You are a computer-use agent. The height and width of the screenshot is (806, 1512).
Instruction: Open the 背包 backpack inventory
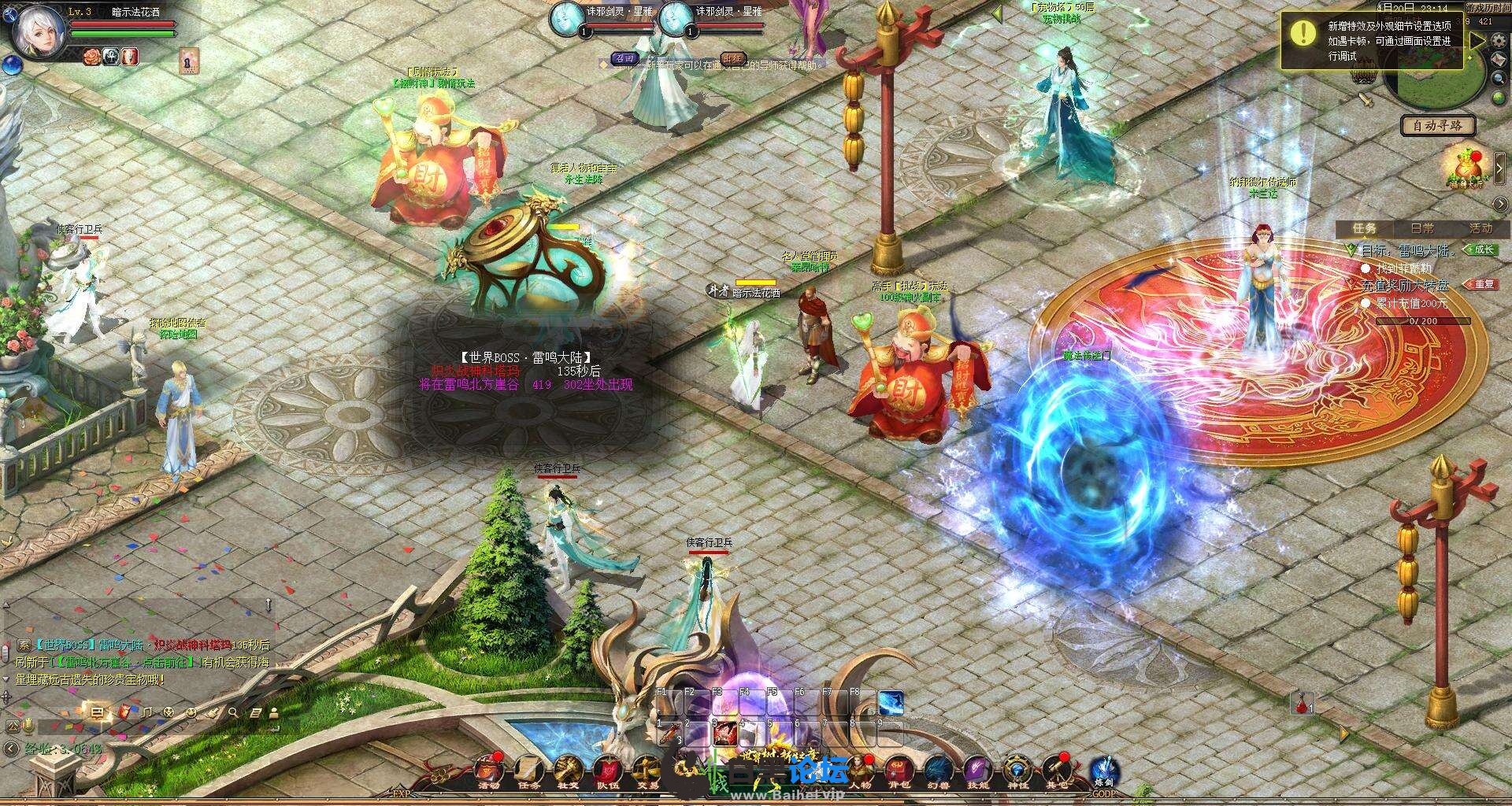click(899, 769)
